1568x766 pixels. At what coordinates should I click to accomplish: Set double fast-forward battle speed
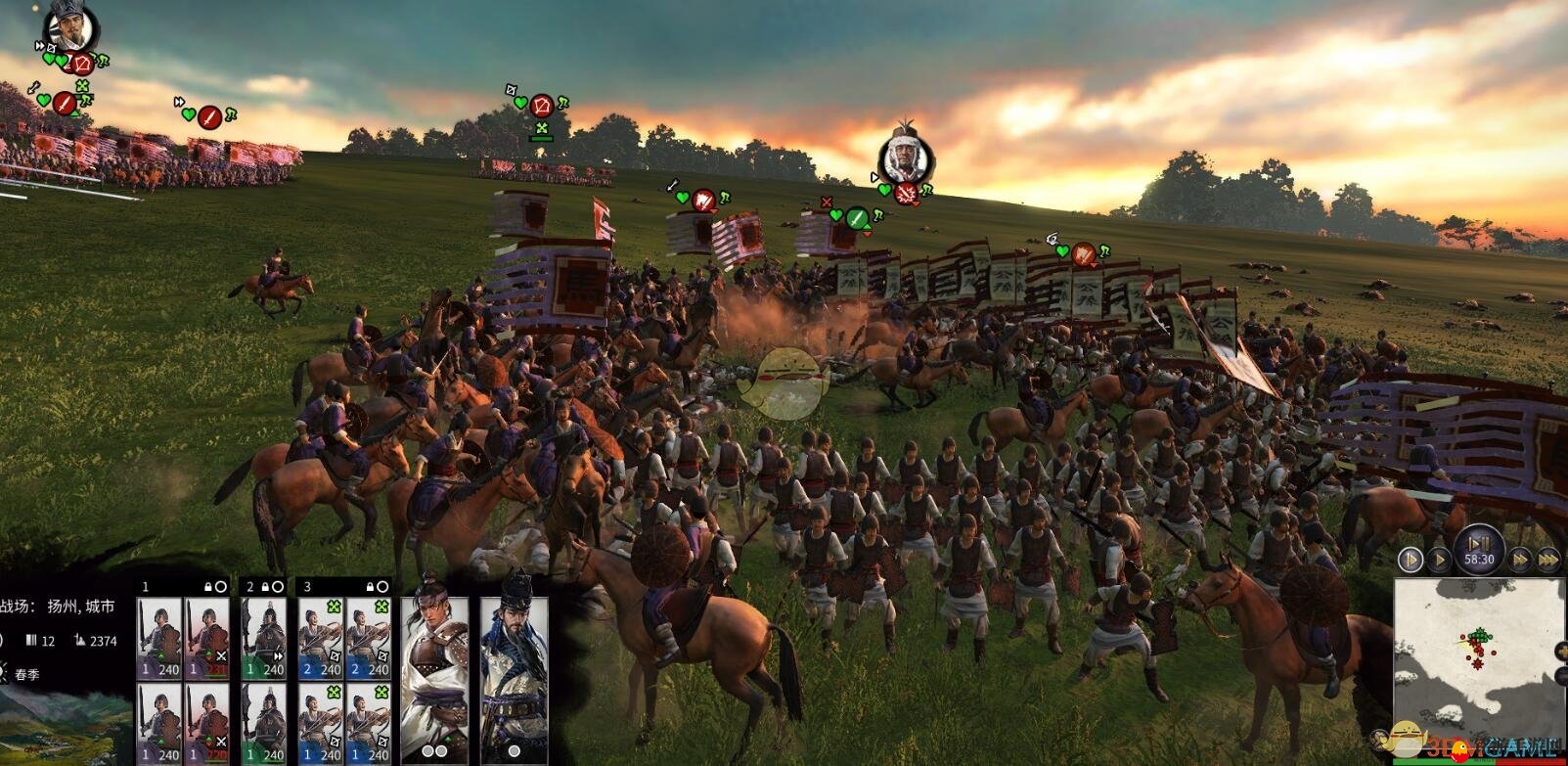coord(1520,560)
